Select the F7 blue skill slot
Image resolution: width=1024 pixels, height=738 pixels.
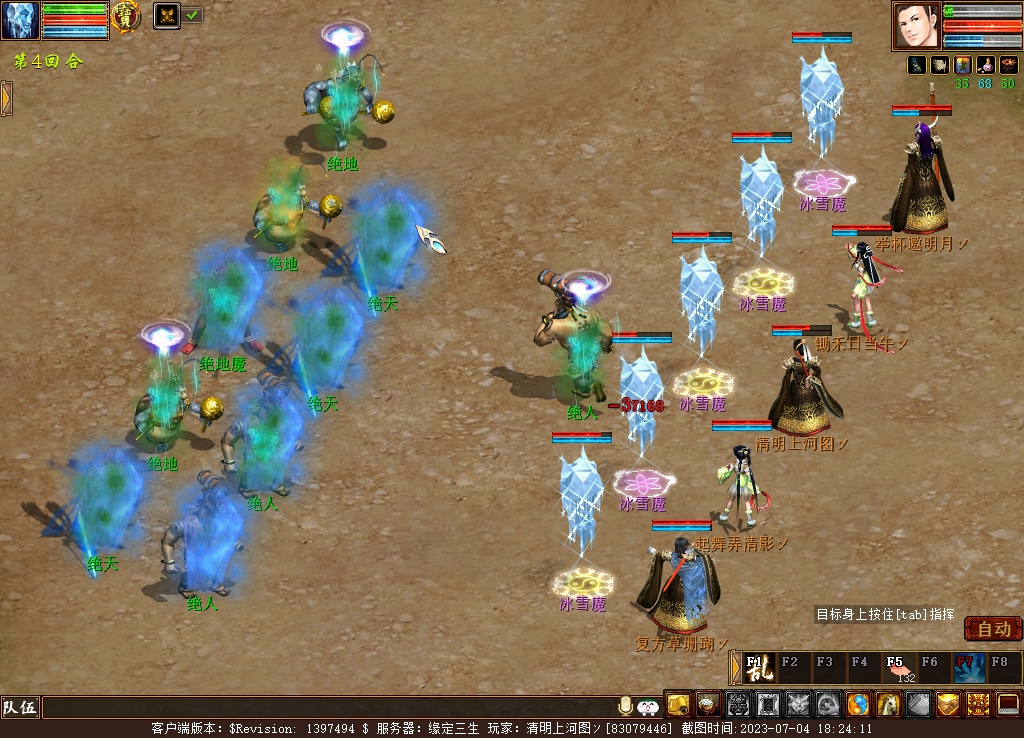[968, 667]
